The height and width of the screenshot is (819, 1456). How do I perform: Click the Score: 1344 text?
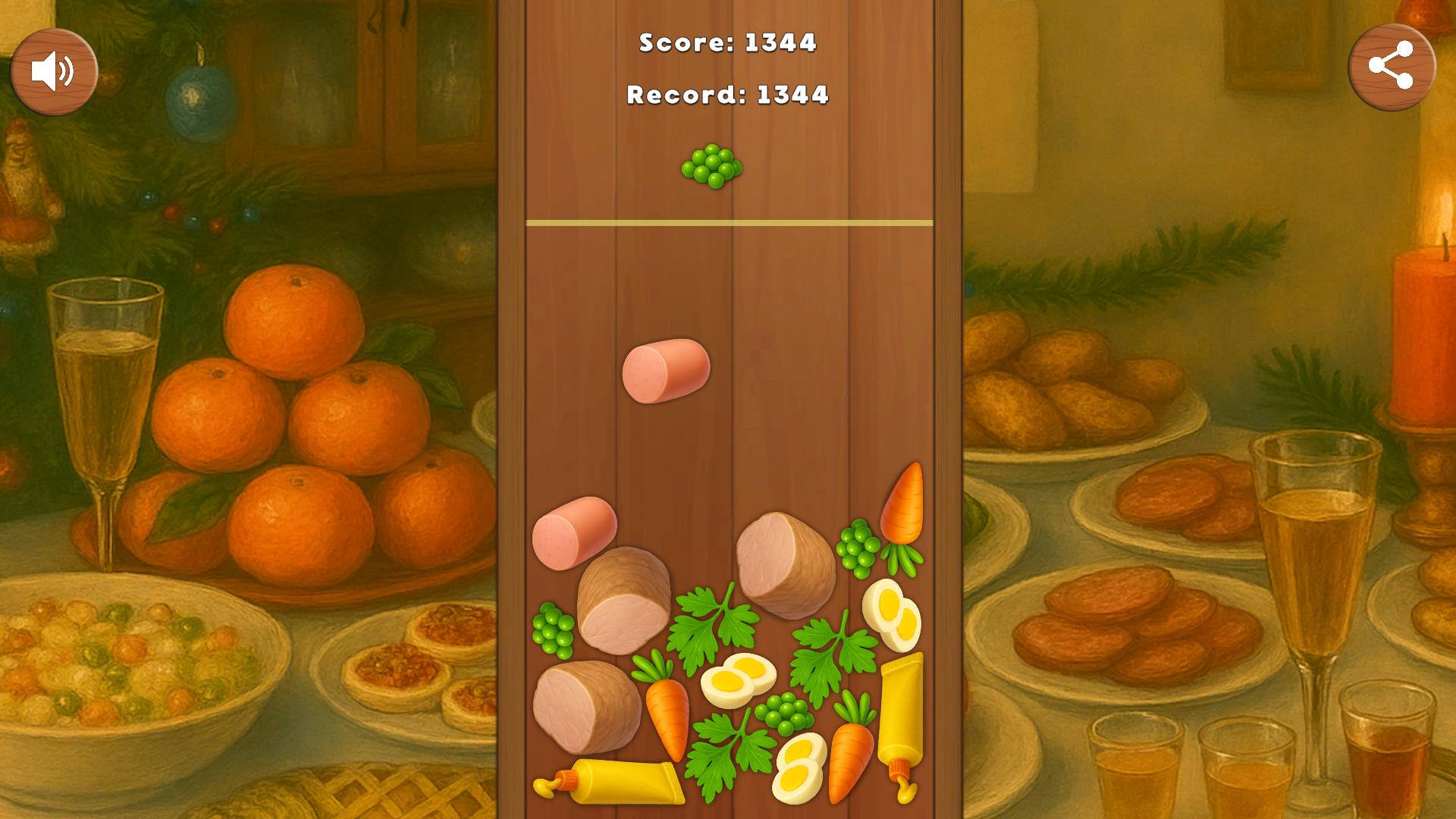pyautogui.click(x=727, y=44)
